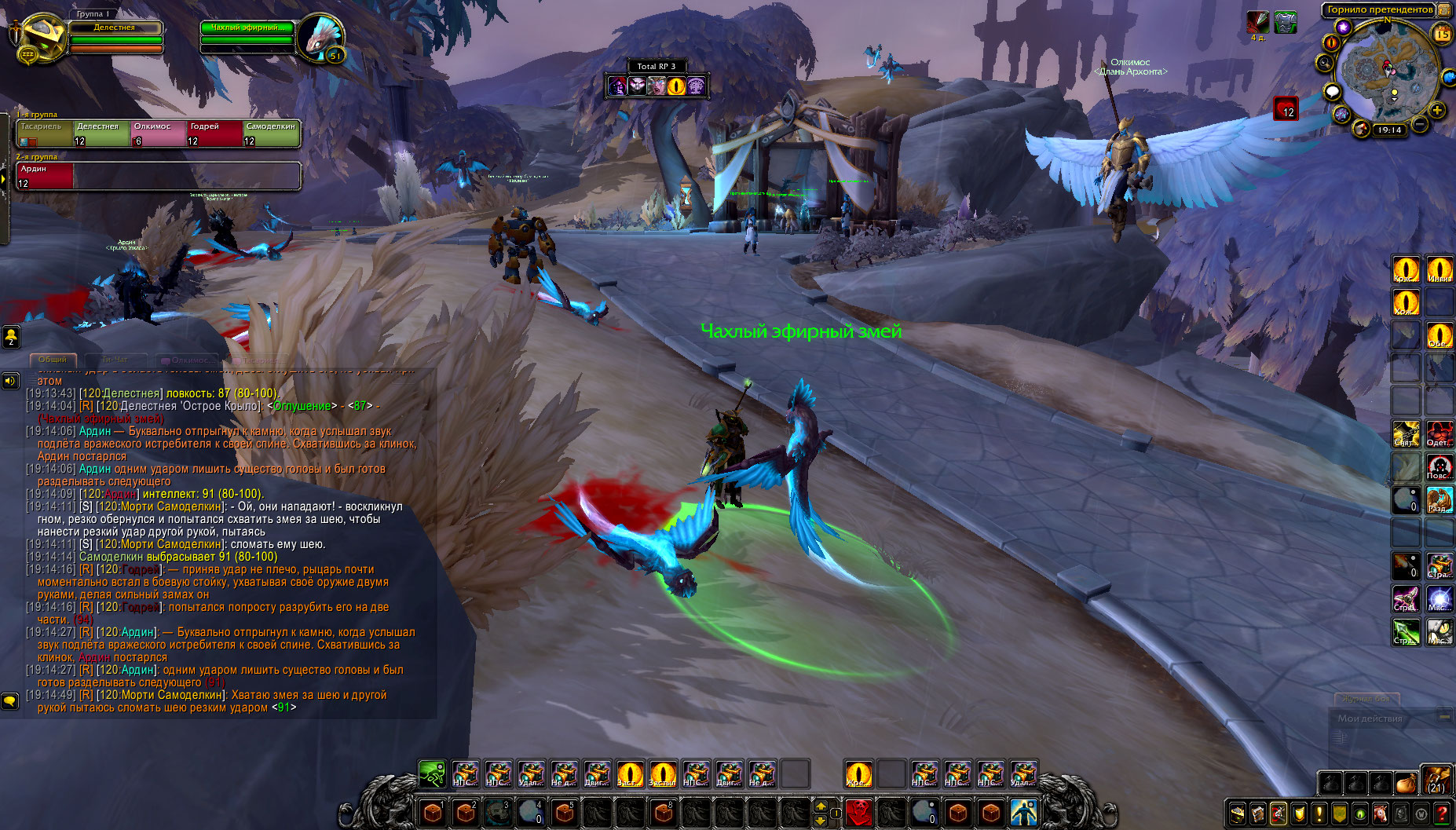The height and width of the screenshot is (830, 1456).
Task: Zoom in the minimap with plus button
Action: [1436, 110]
